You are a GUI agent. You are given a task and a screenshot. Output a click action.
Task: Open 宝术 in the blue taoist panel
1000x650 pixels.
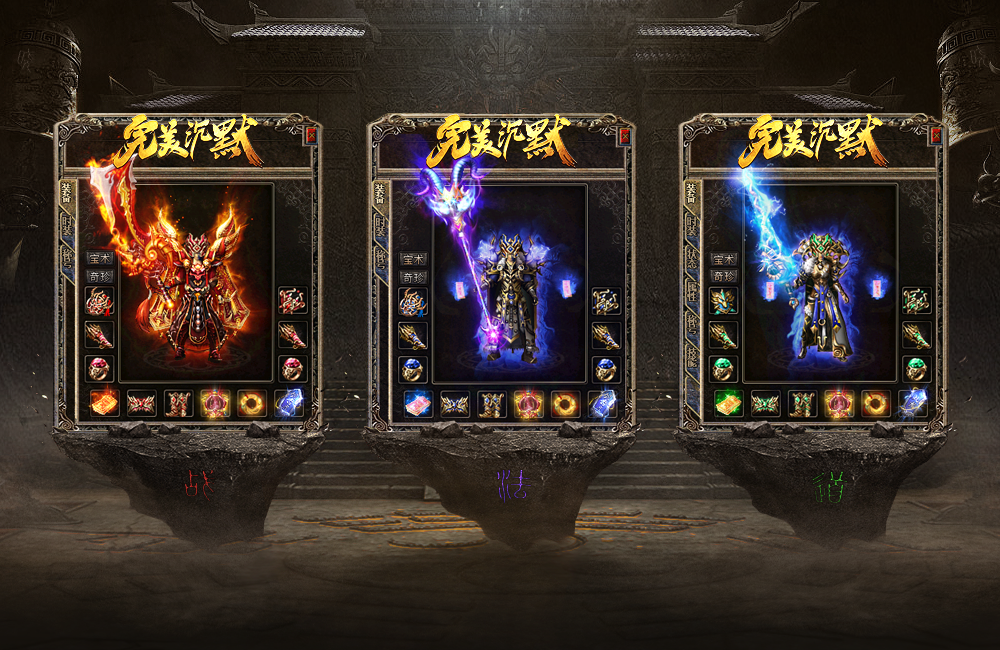724,259
